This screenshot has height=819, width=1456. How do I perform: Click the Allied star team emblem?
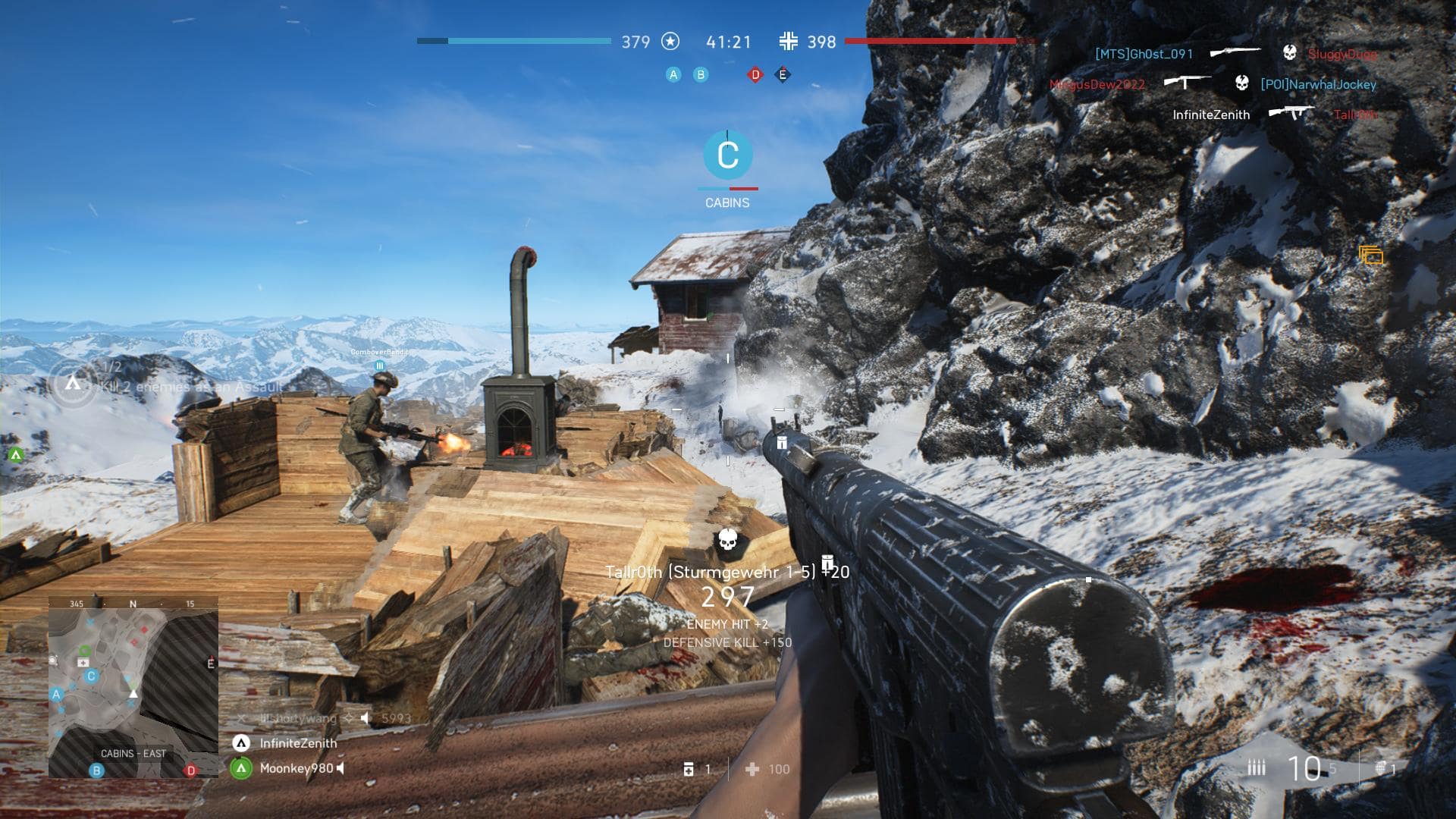(670, 42)
